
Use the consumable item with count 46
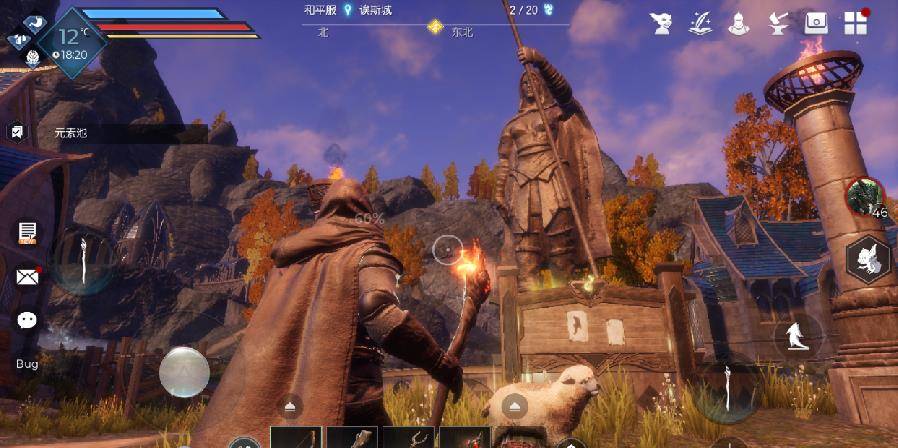point(862,197)
